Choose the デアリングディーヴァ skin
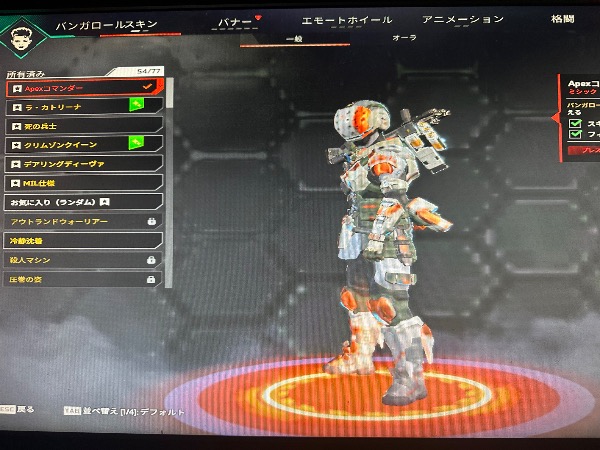 pos(82,164)
